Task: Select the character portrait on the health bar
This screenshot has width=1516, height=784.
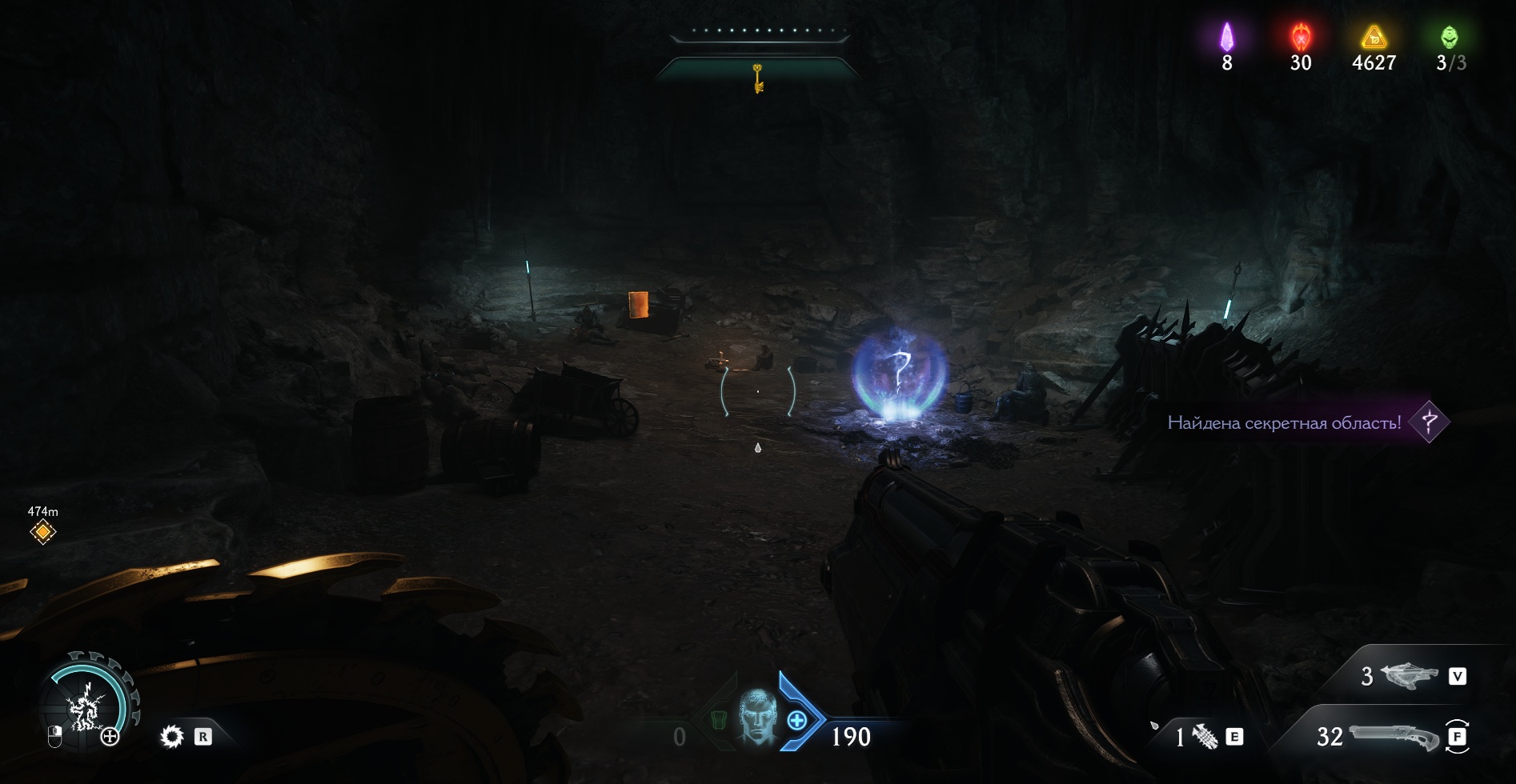Action: tap(756, 718)
